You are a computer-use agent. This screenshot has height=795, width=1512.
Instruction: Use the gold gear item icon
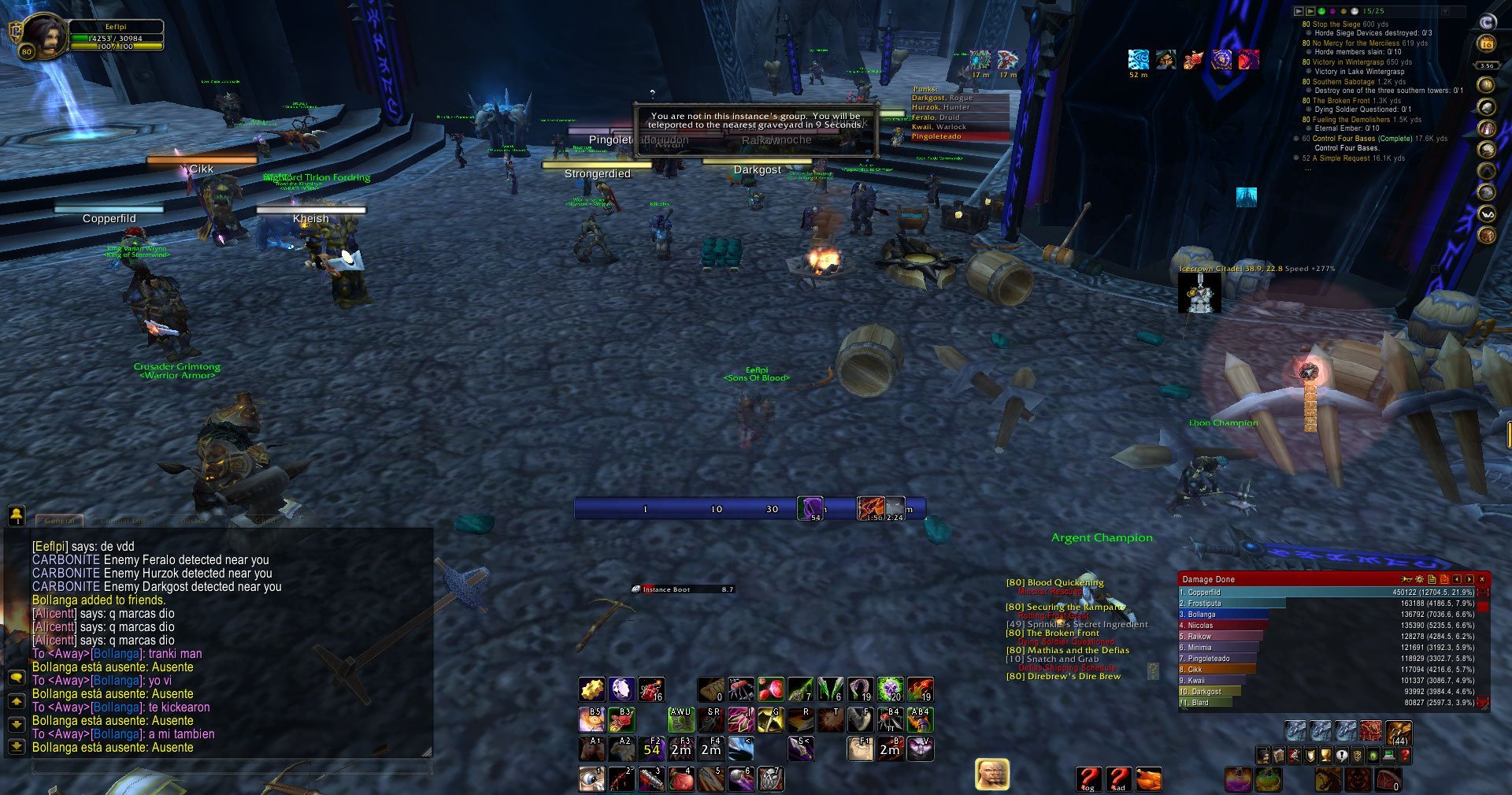(591, 689)
